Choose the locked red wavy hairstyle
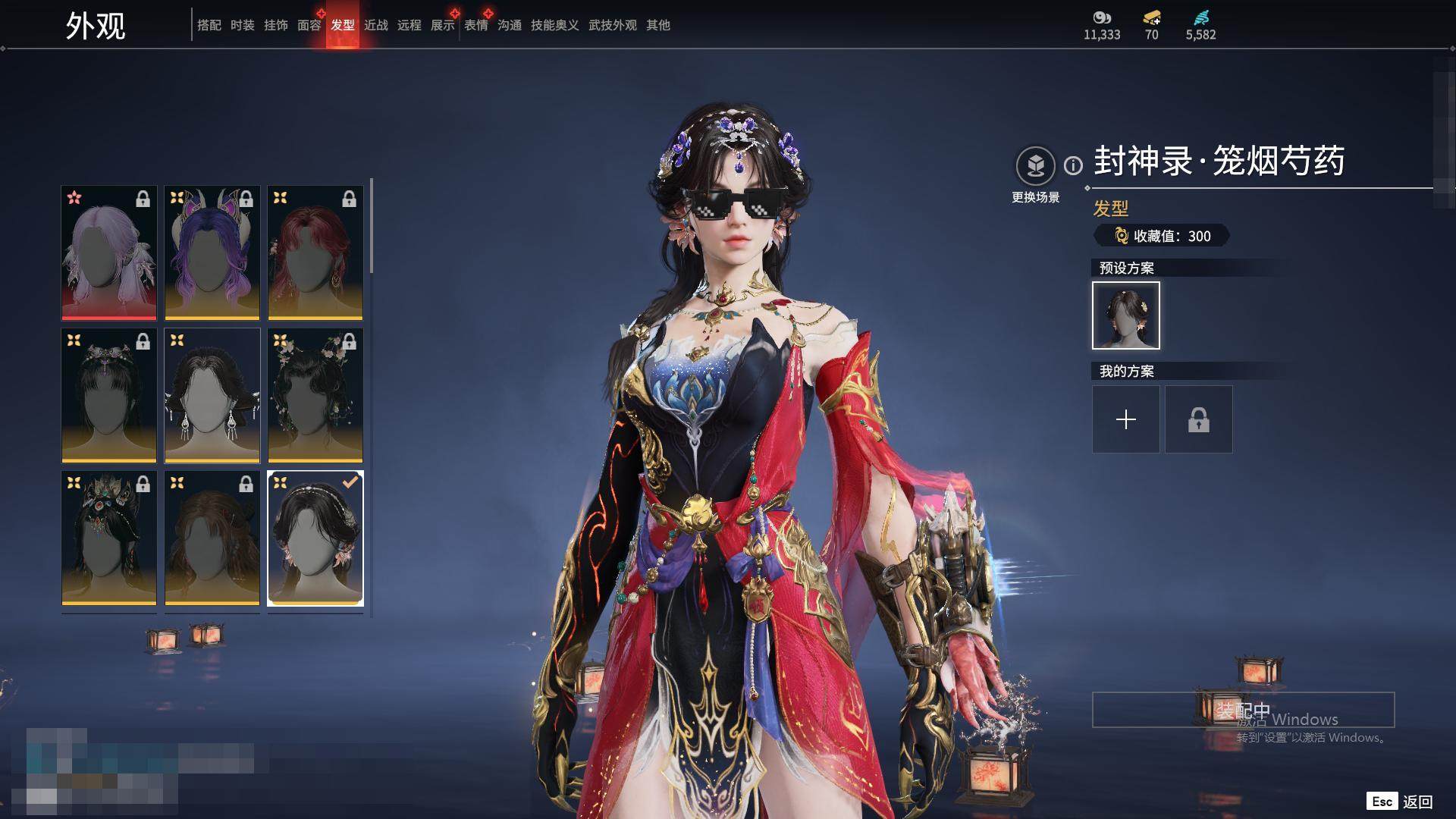1456x819 pixels. click(315, 253)
